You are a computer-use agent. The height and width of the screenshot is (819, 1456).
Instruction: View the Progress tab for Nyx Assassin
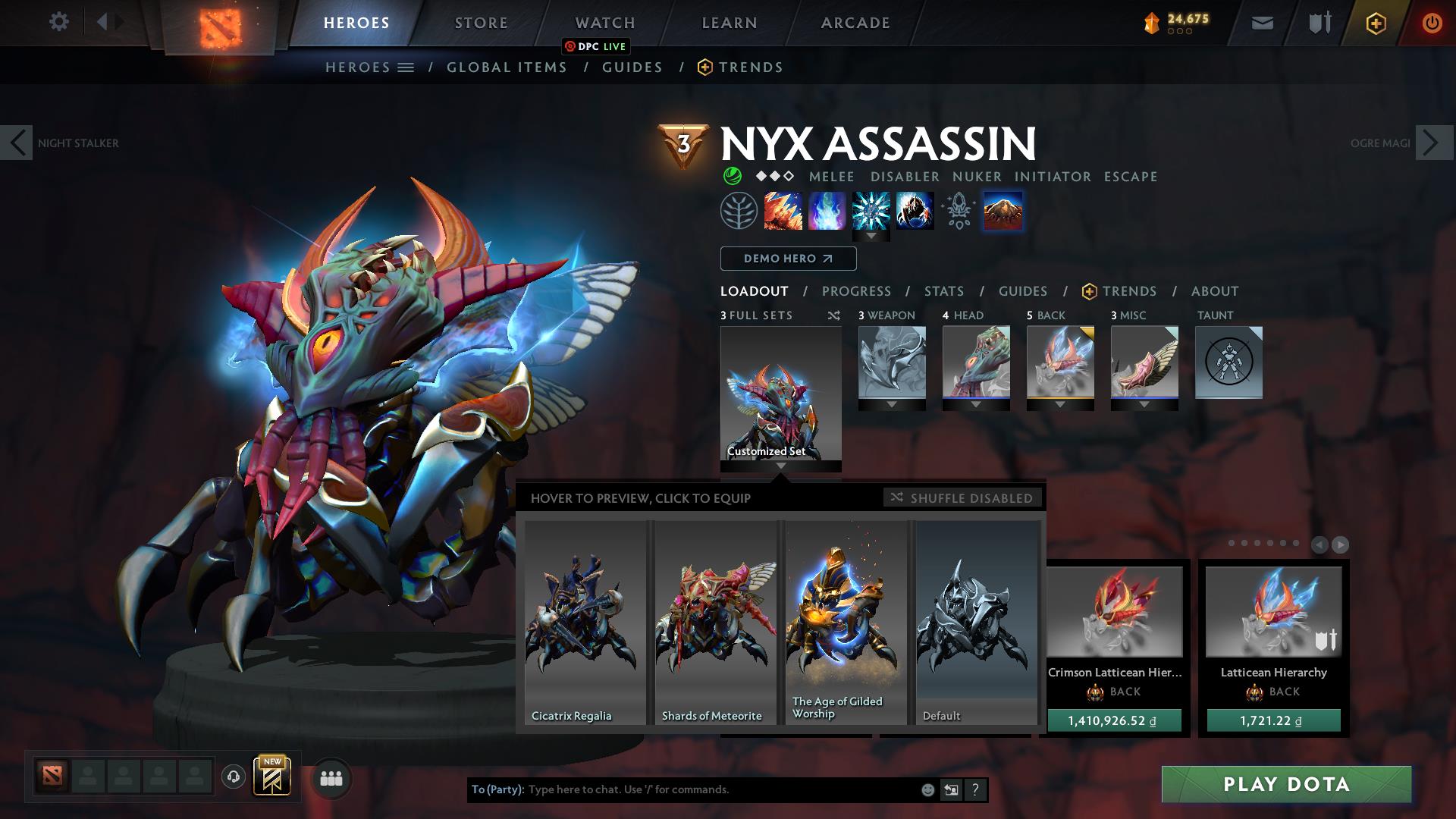coord(856,291)
